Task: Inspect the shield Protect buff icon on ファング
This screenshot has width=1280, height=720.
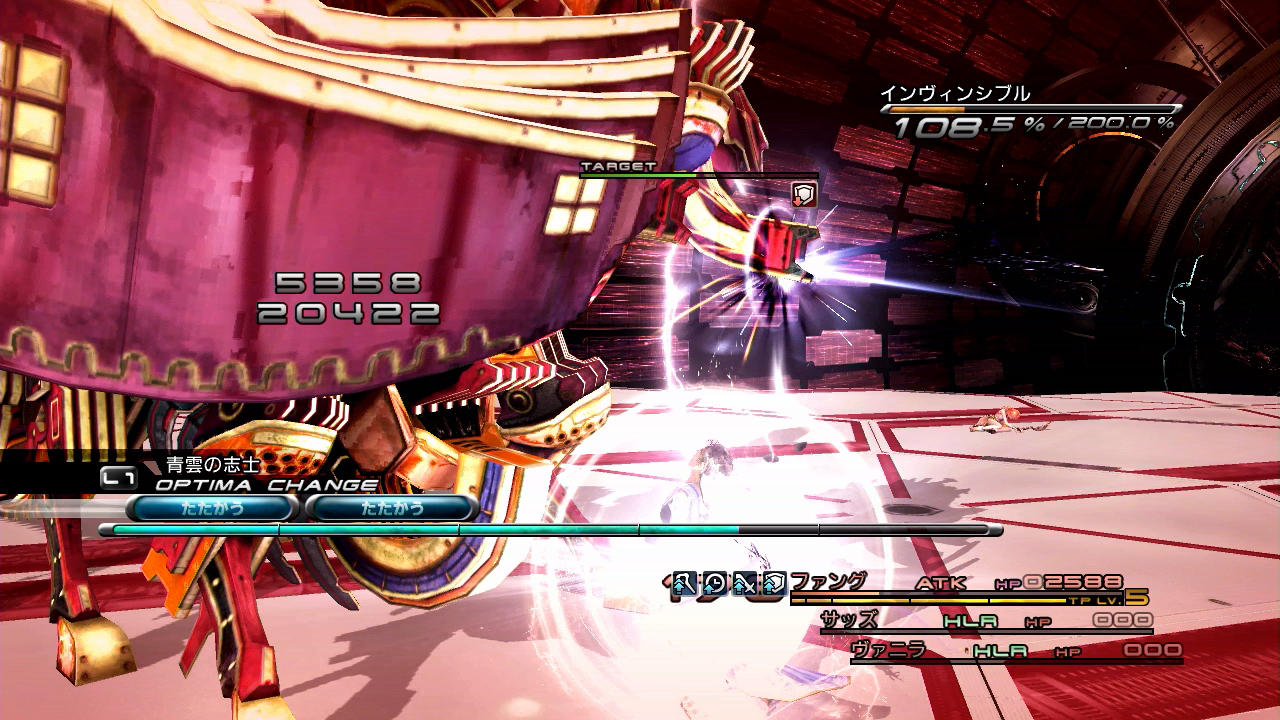Action: click(774, 583)
